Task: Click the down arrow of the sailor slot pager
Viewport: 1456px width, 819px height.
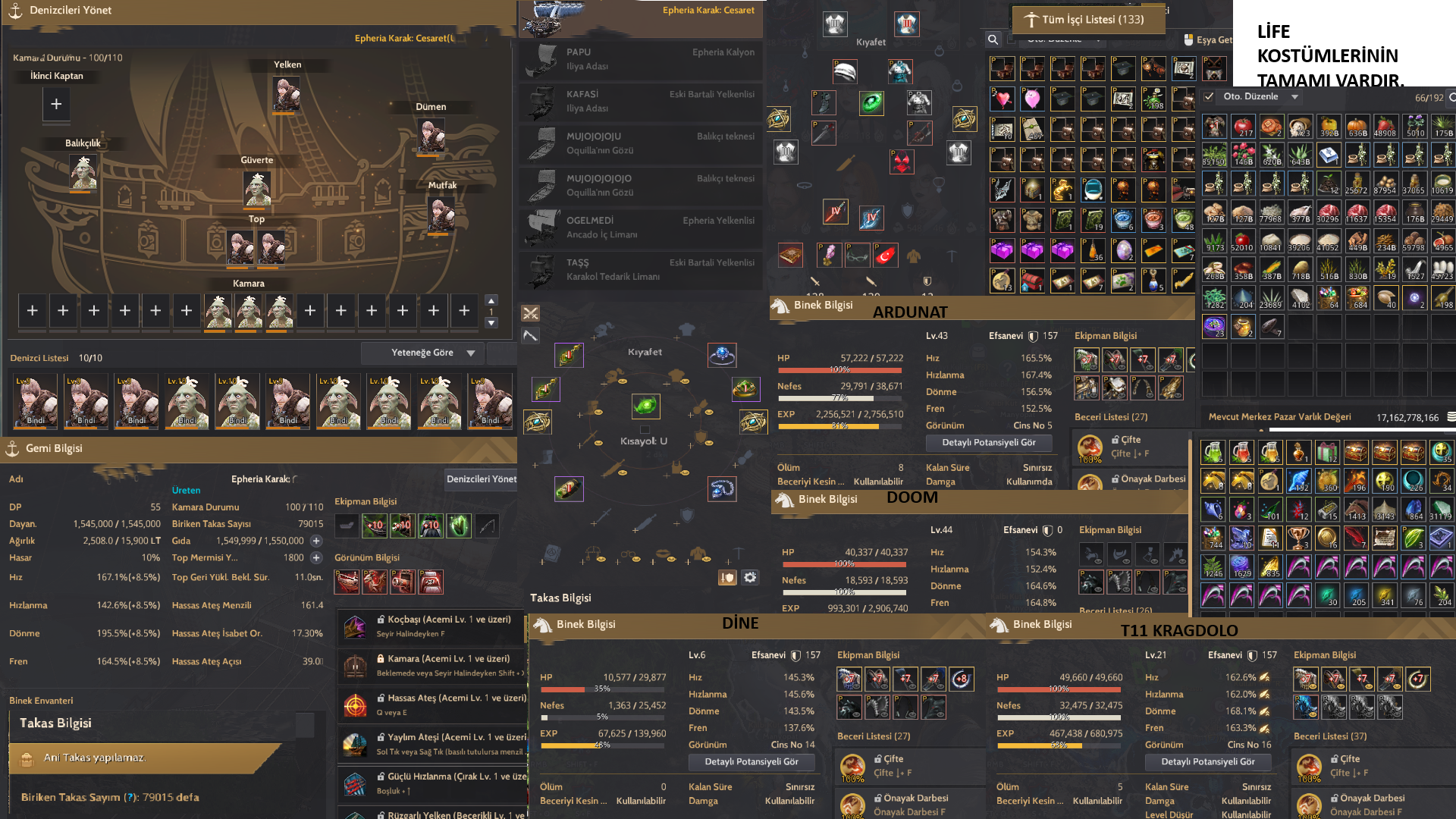Action: click(491, 322)
